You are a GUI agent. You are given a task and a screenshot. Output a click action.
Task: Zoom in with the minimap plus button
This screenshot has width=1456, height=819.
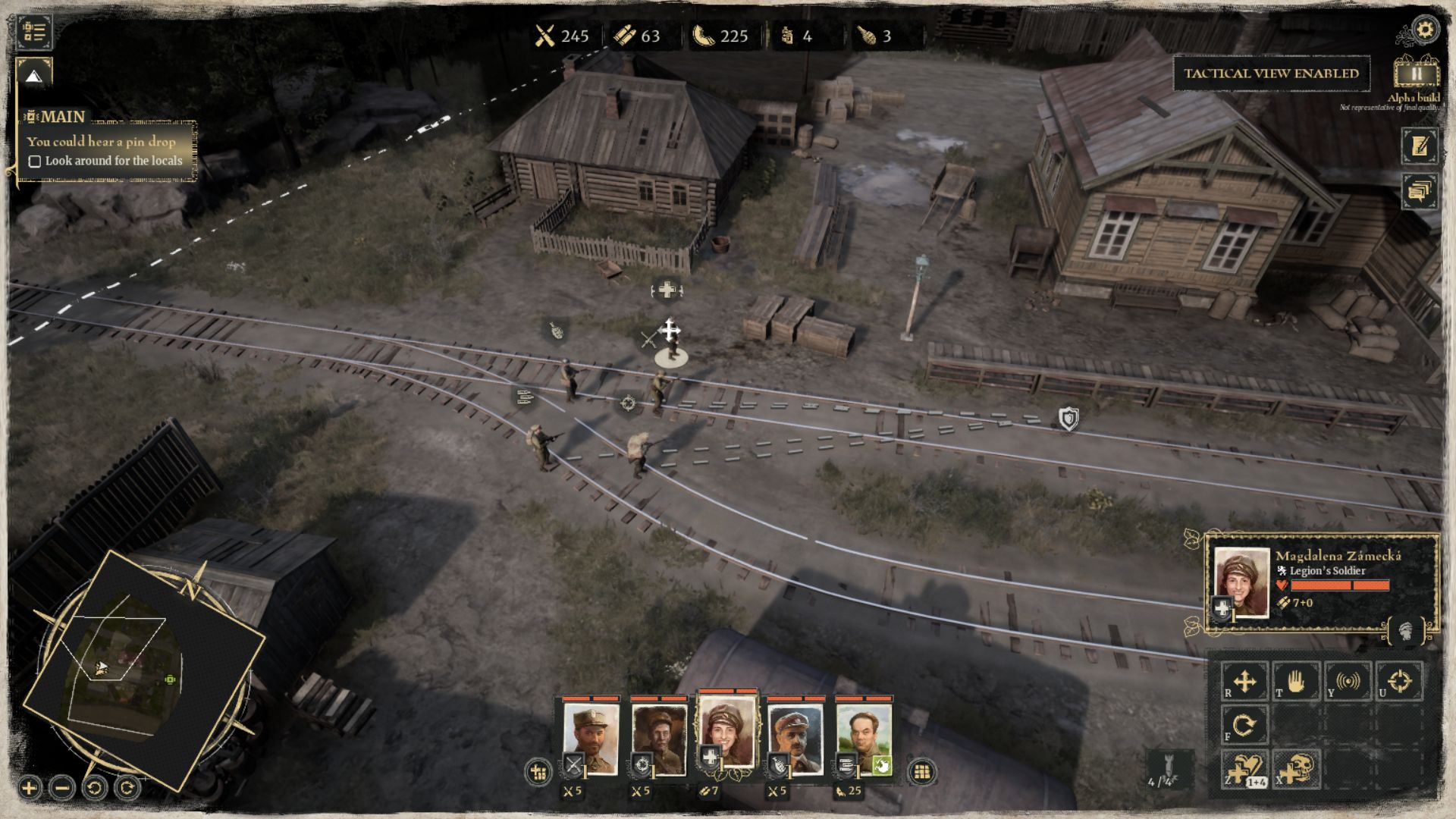(29, 788)
